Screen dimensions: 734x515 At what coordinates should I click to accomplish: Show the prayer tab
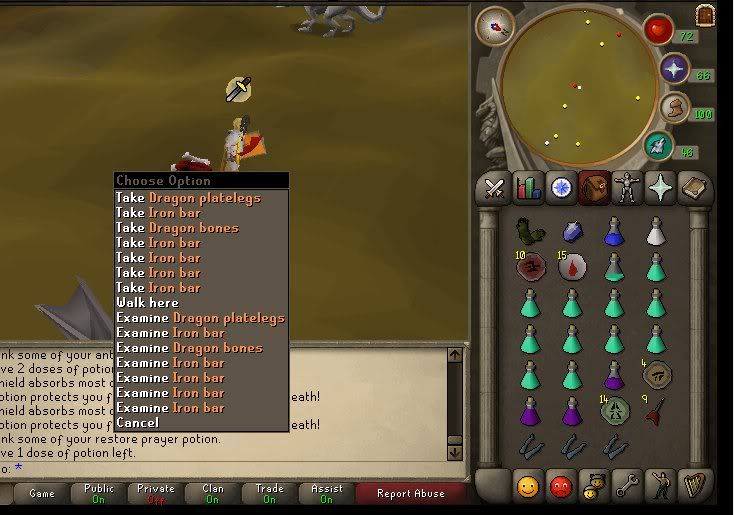(660, 187)
